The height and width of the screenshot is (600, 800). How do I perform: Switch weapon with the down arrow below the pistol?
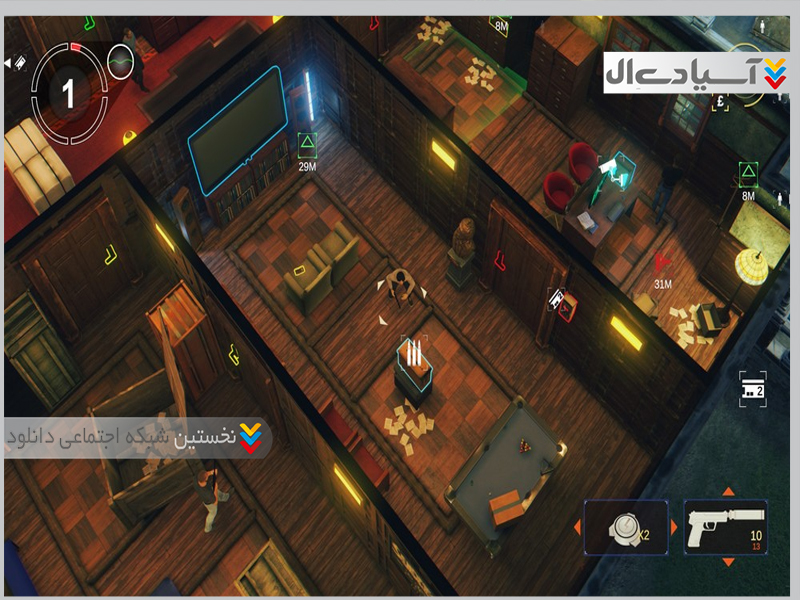point(727,563)
